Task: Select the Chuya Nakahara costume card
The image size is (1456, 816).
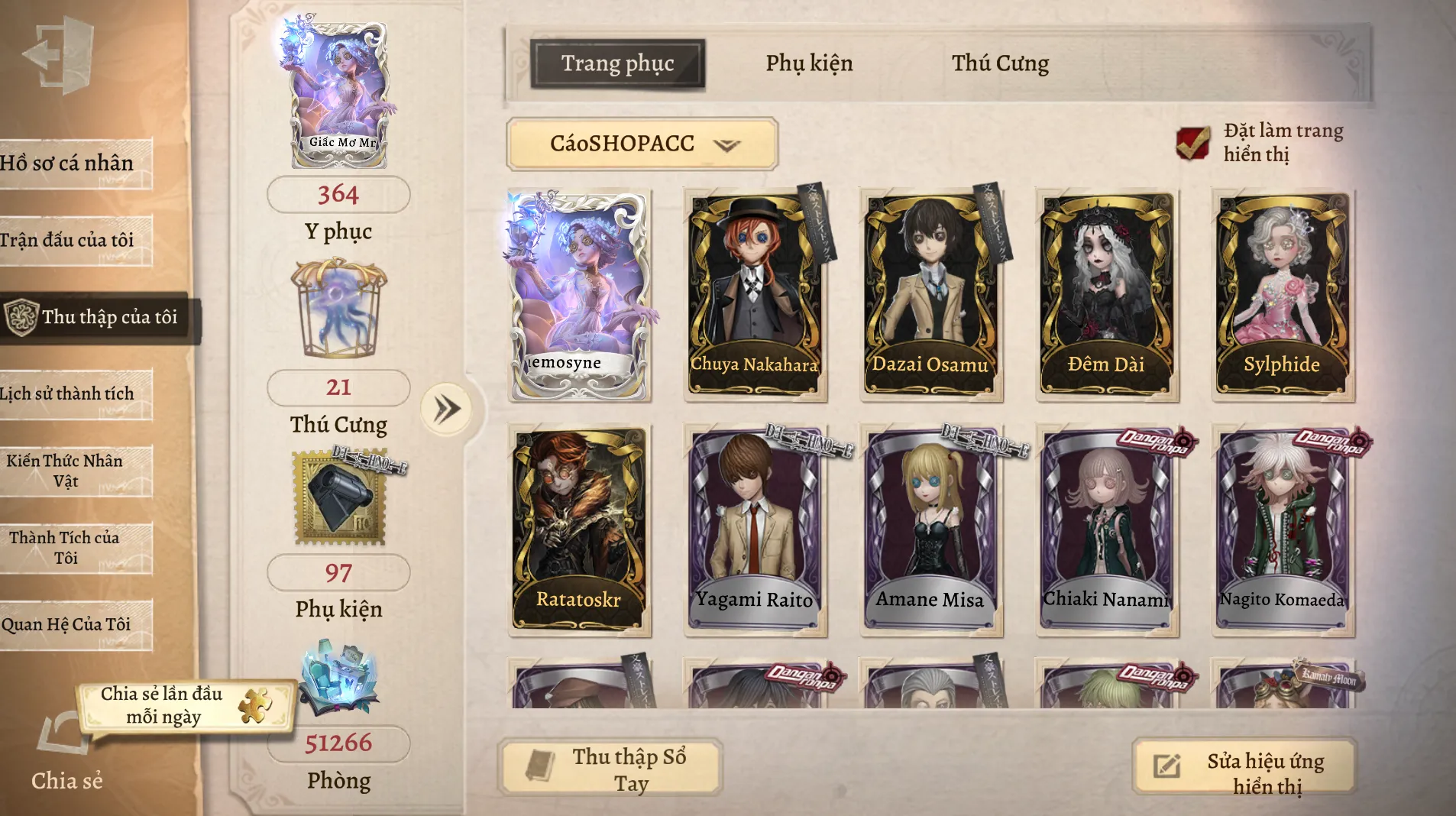Action: click(755, 295)
